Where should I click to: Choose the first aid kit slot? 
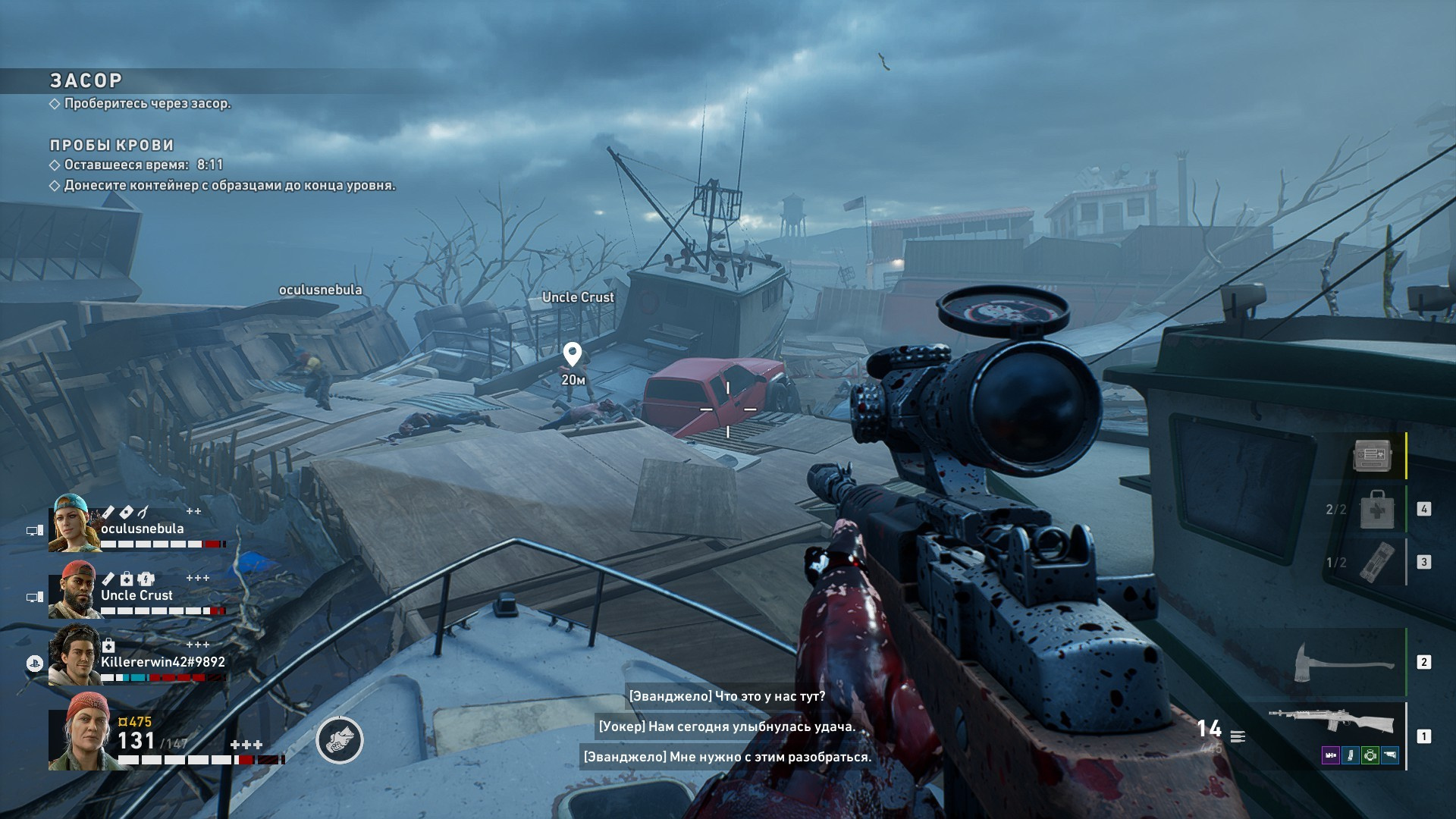(1376, 509)
